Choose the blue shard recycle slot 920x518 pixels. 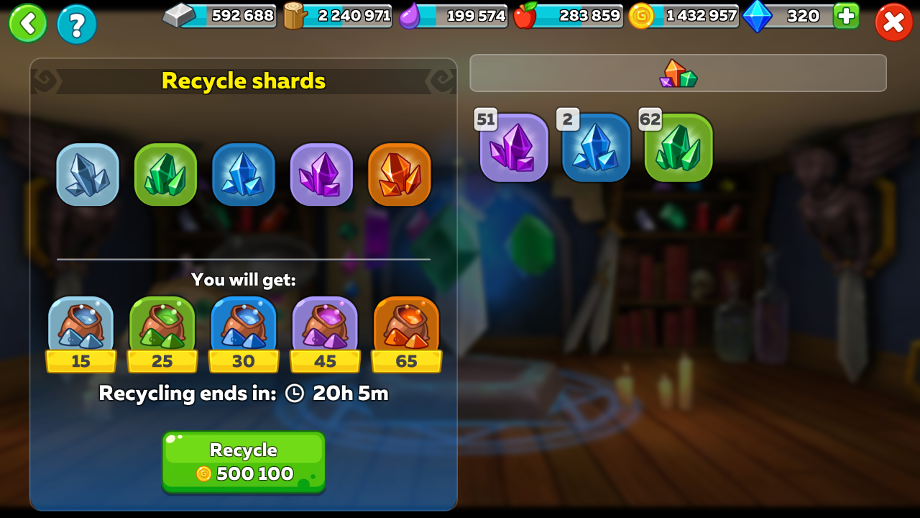[x=243, y=175]
